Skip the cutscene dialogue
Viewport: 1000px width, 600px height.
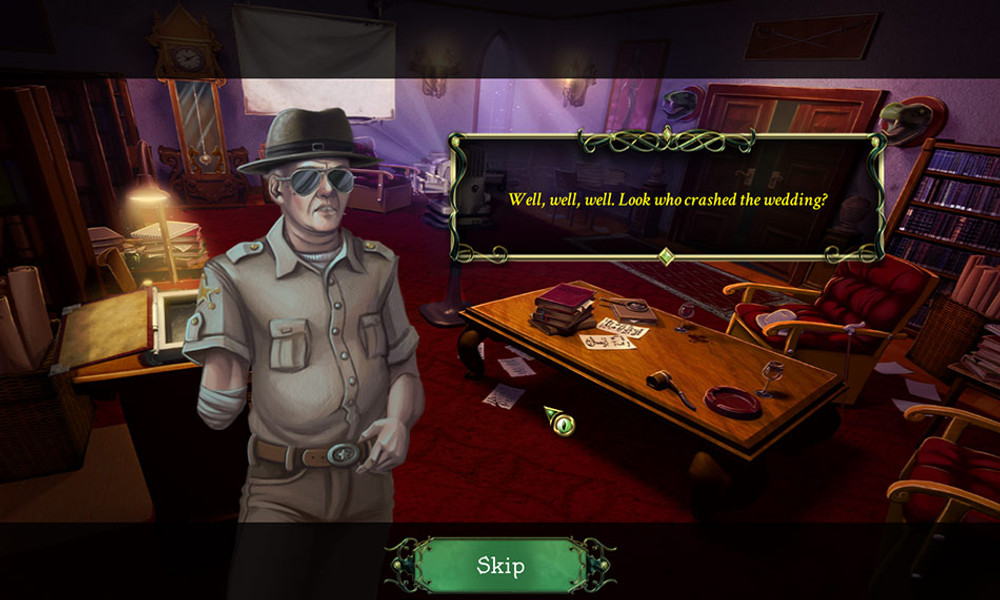pos(500,566)
